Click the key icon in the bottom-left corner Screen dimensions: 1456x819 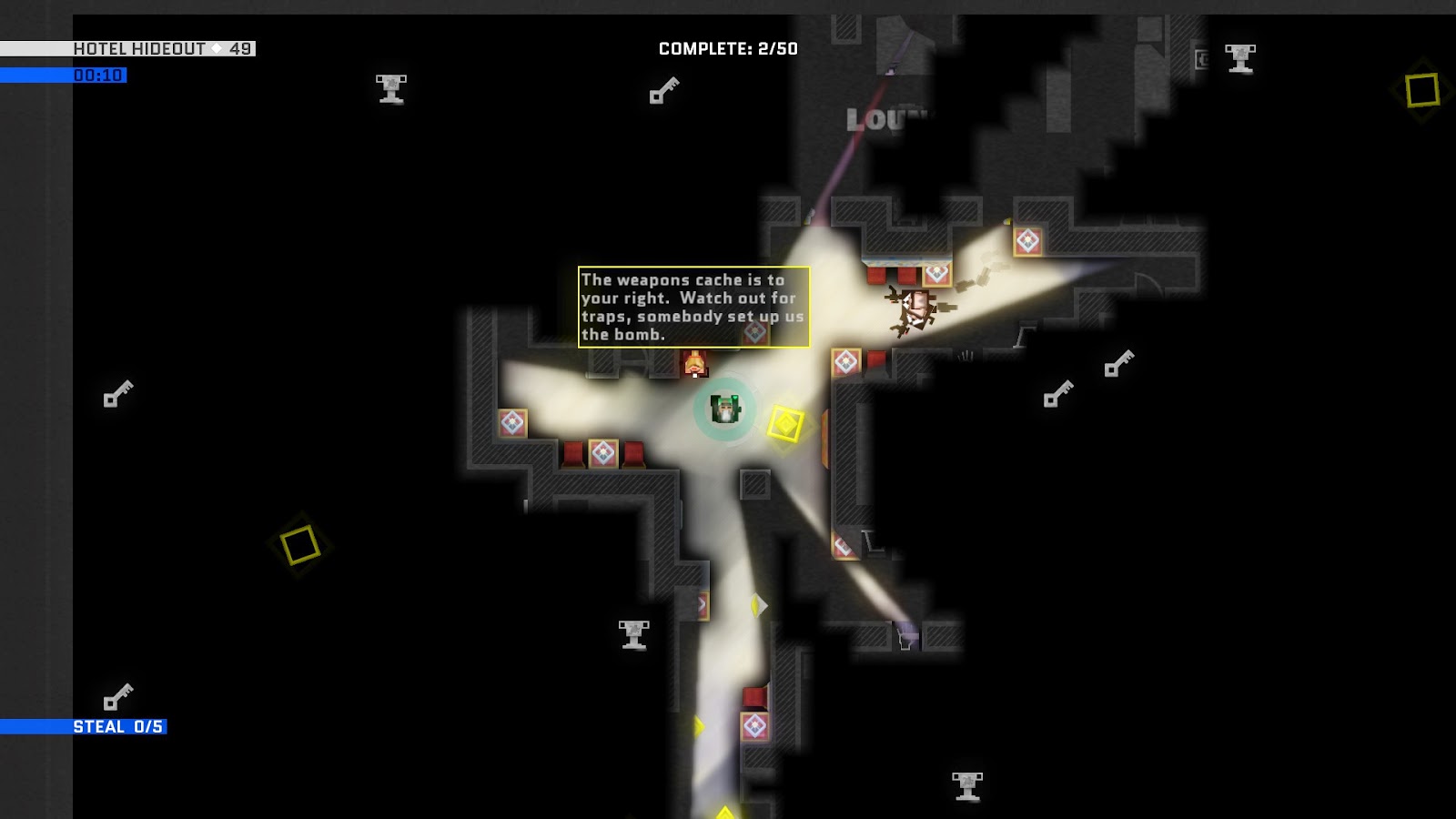coord(118,693)
